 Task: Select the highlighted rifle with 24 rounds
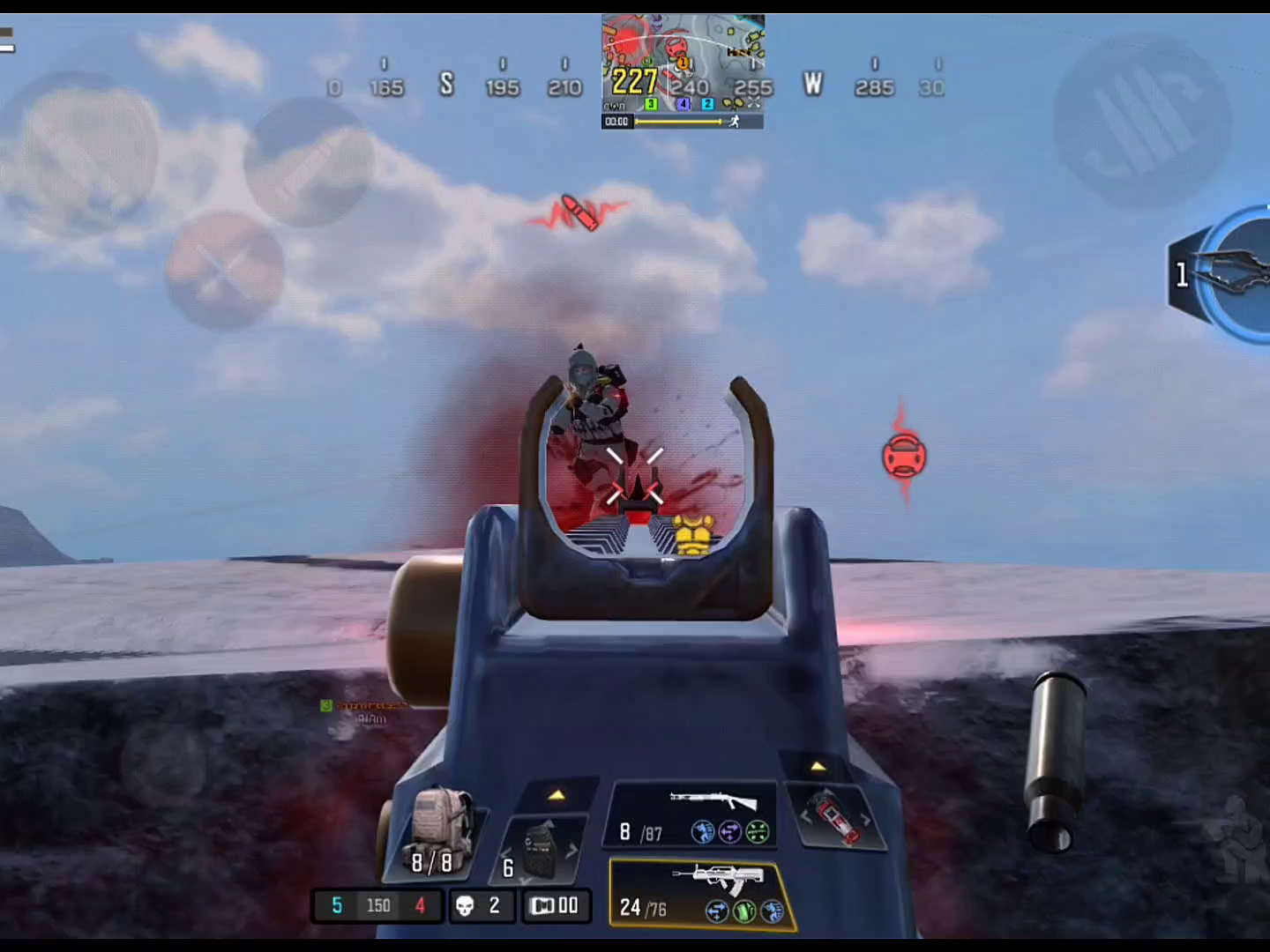point(701,893)
